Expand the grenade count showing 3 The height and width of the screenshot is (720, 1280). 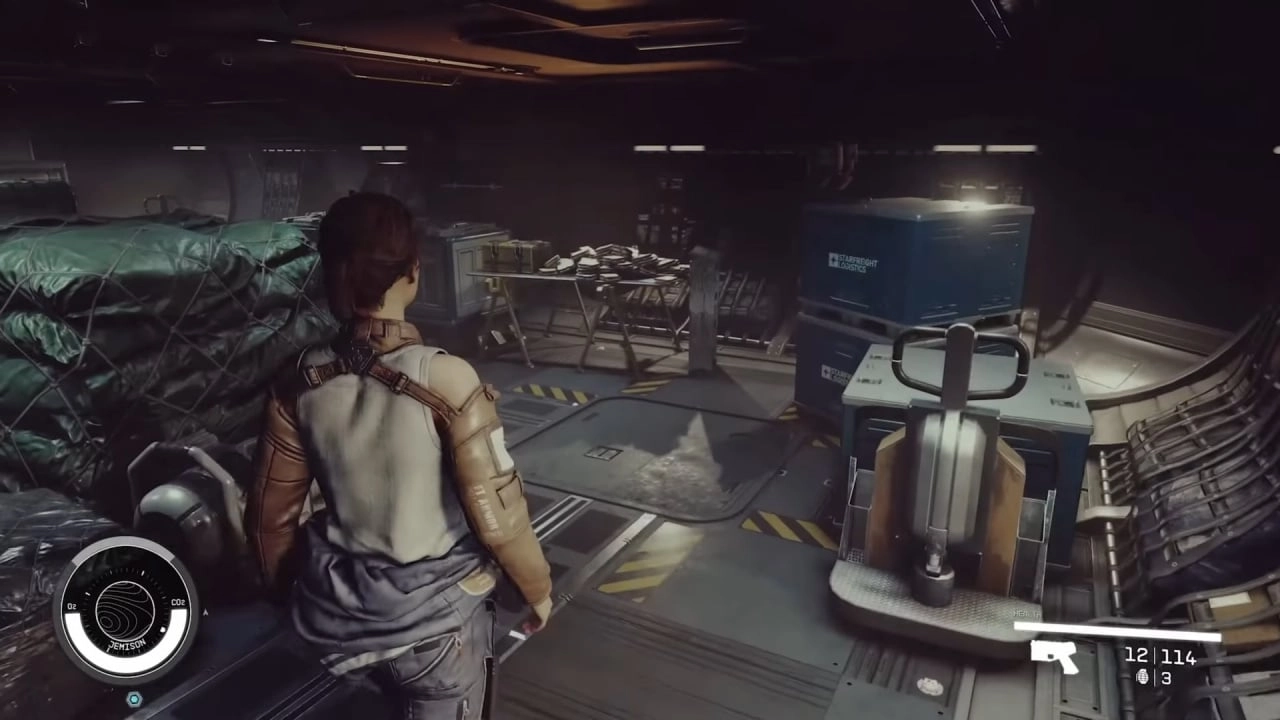click(x=1166, y=678)
